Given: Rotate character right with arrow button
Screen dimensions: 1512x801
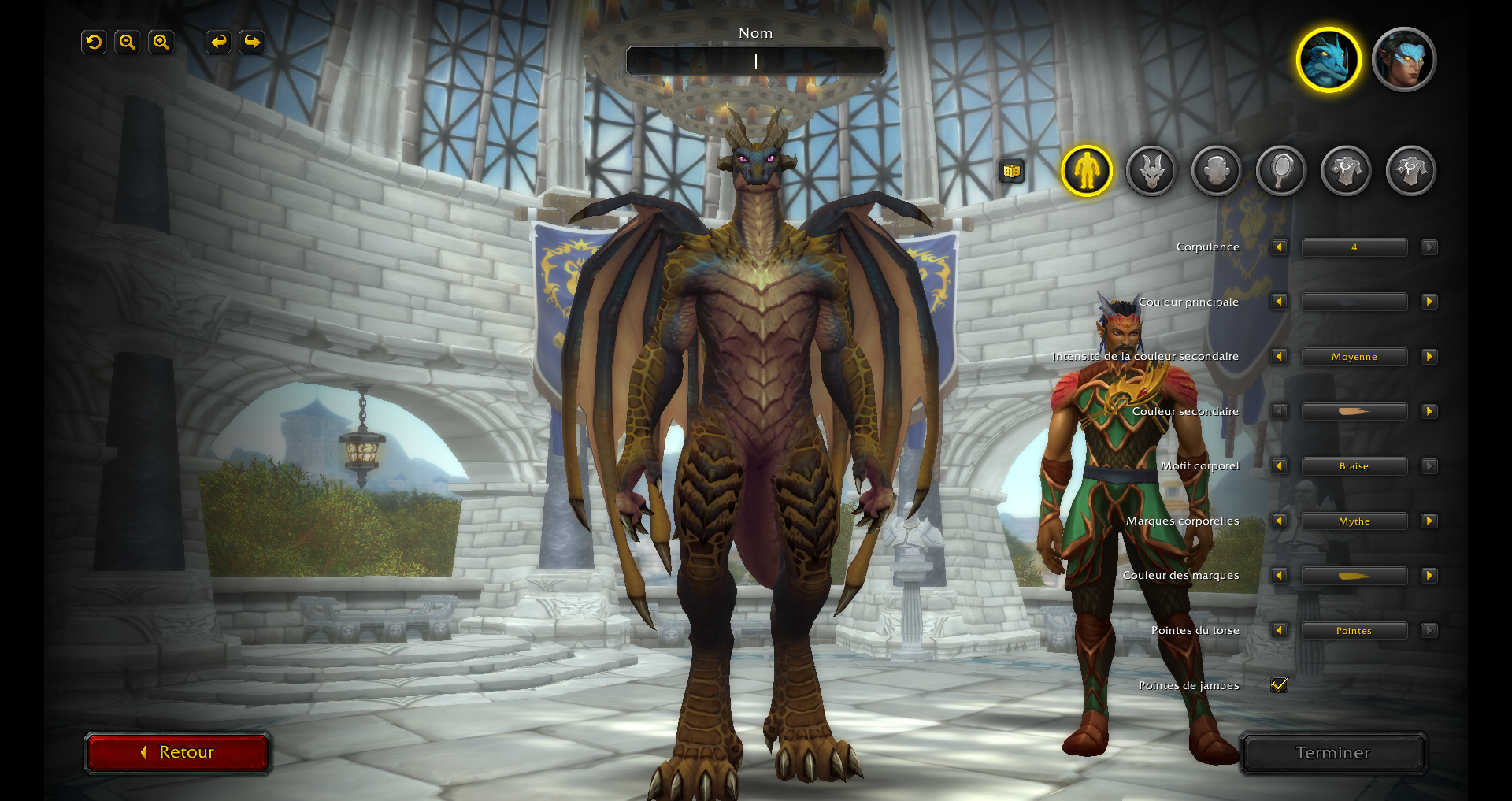Looking at the screenshot, I should click(x=252, y=43).
